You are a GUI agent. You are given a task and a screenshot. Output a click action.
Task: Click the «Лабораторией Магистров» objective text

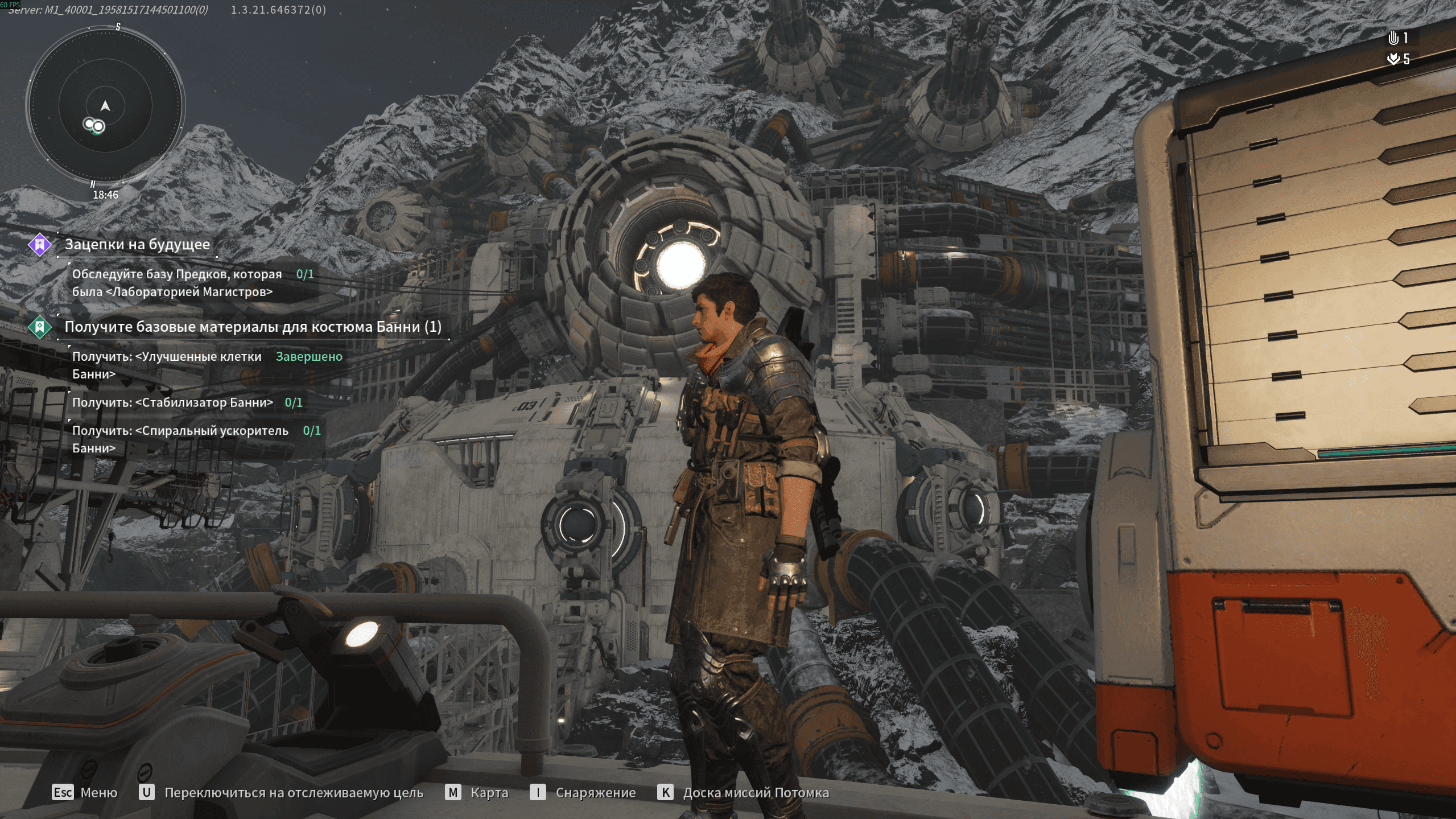[176, 283]
